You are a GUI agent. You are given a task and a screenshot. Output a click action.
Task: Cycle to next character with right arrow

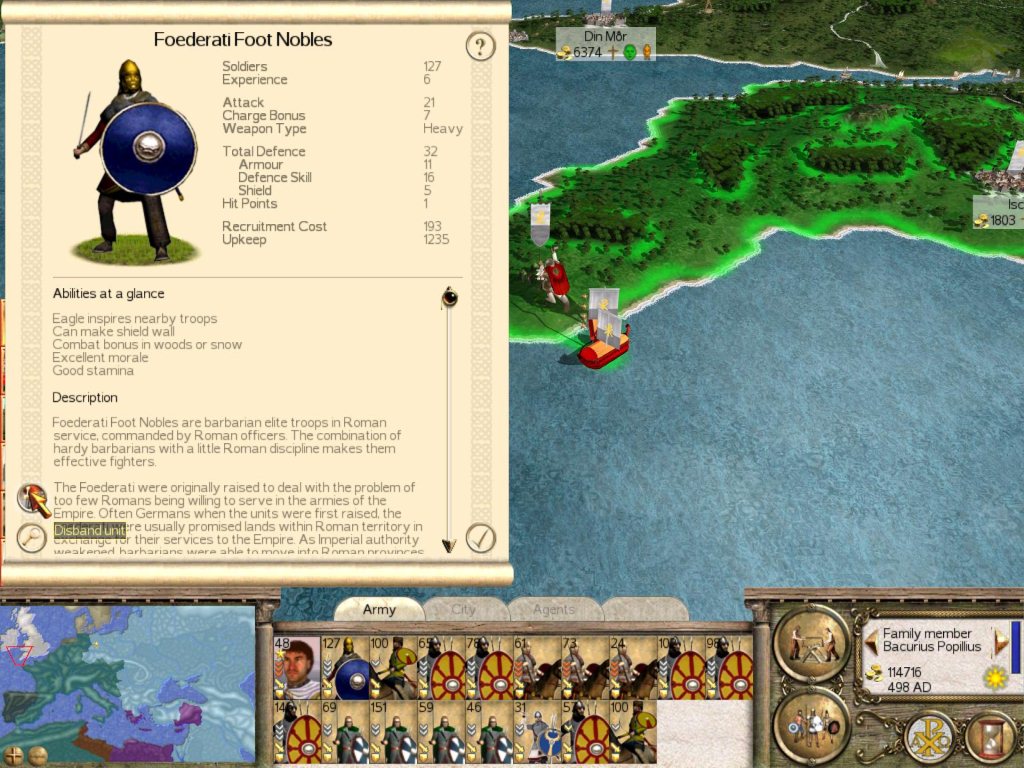click(1000, 640)
